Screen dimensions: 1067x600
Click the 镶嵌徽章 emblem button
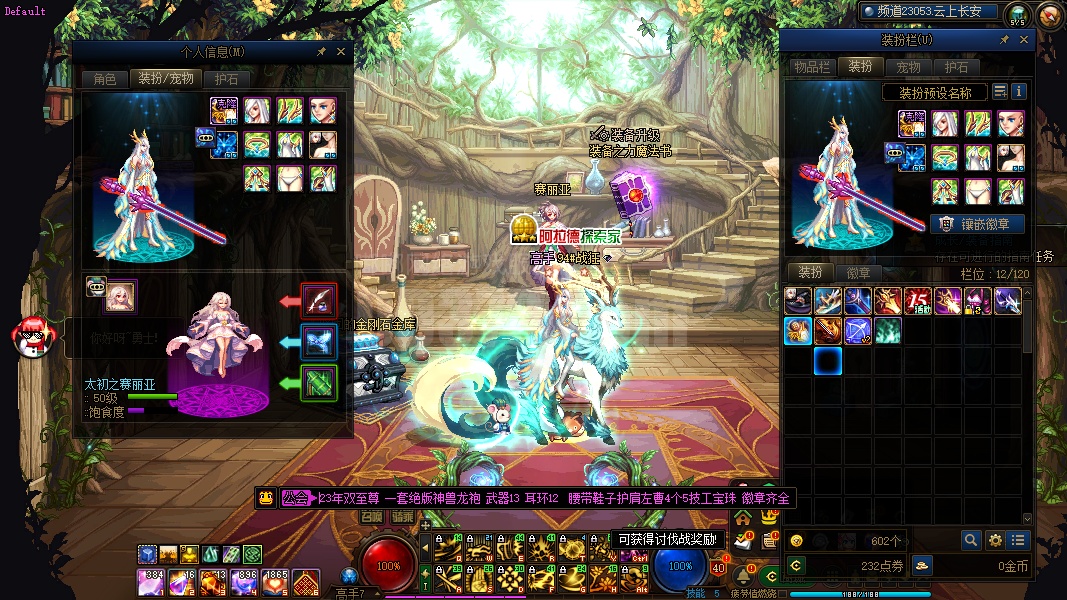click(x=977, y=224)
